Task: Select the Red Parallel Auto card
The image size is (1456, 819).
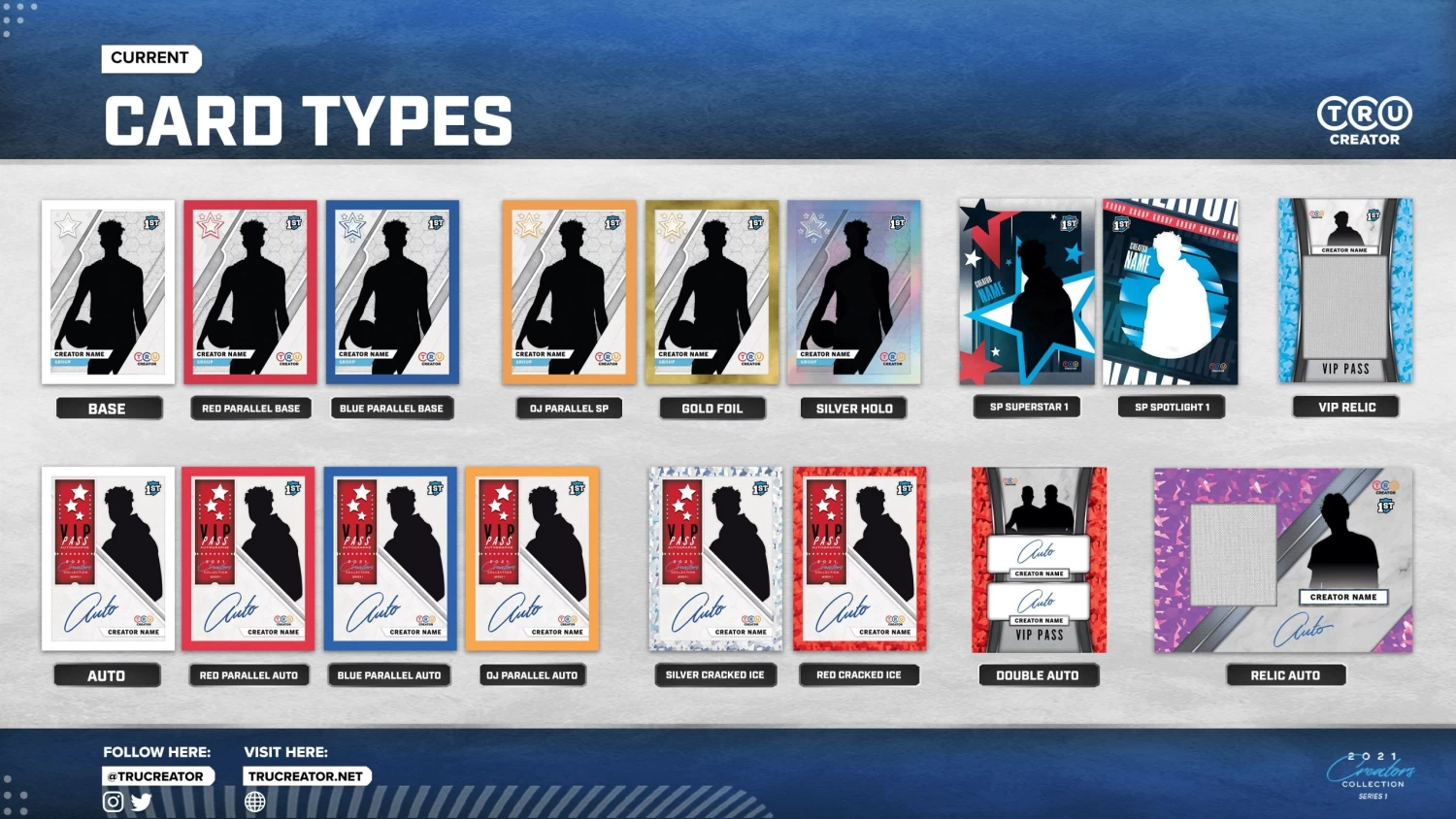Action: pos(248,558)
